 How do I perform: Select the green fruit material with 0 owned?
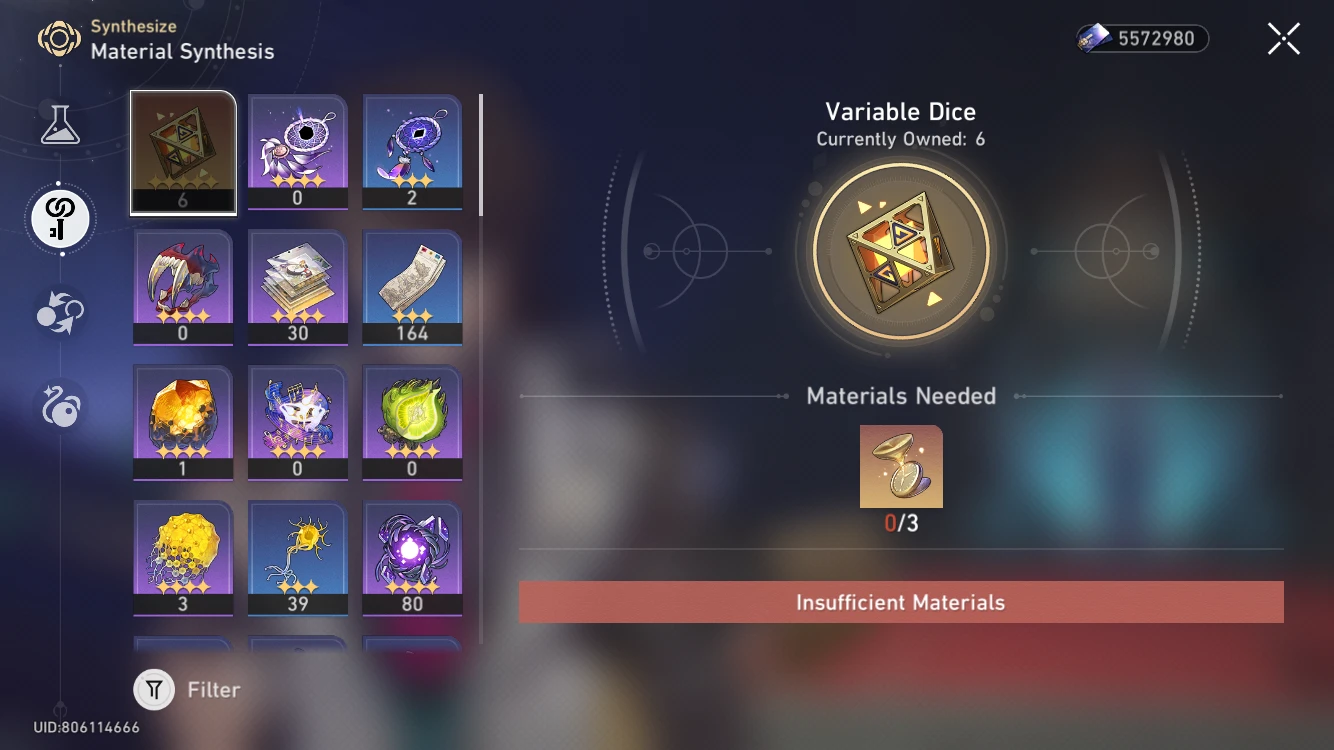(413, 423)
